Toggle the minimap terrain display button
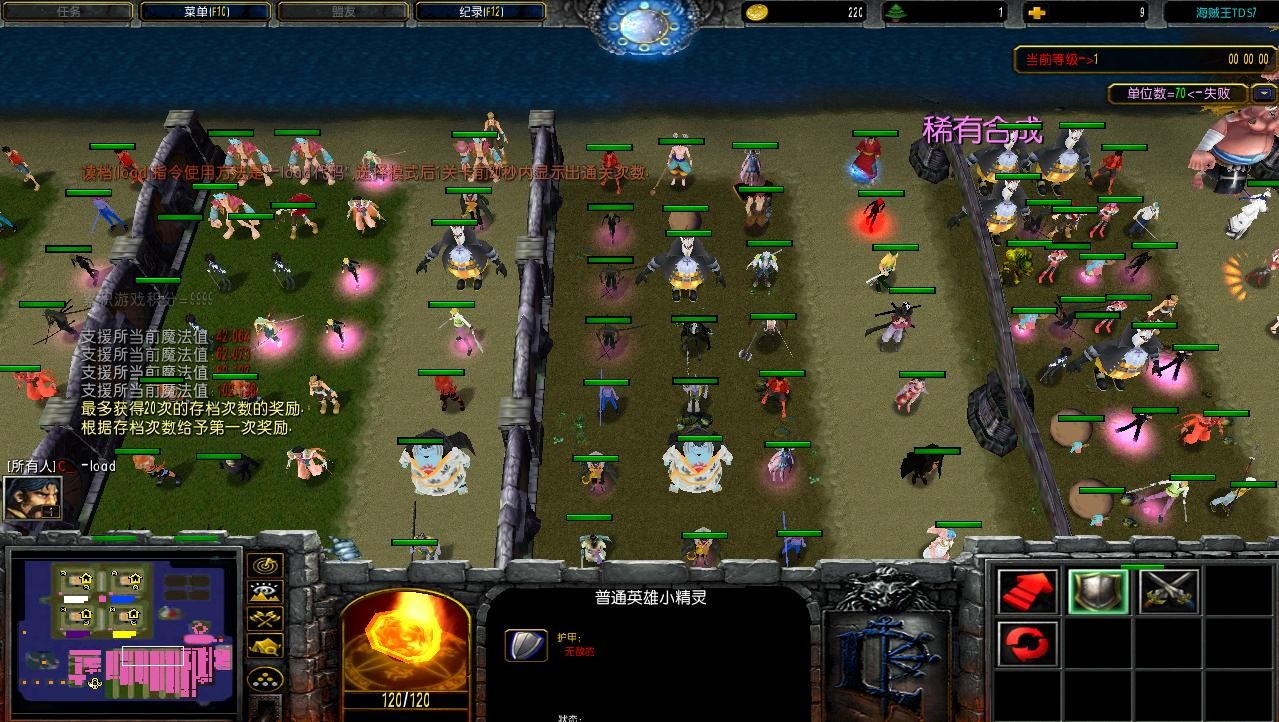The width and height of the screenshot is (1279, 722). [265, 594]
